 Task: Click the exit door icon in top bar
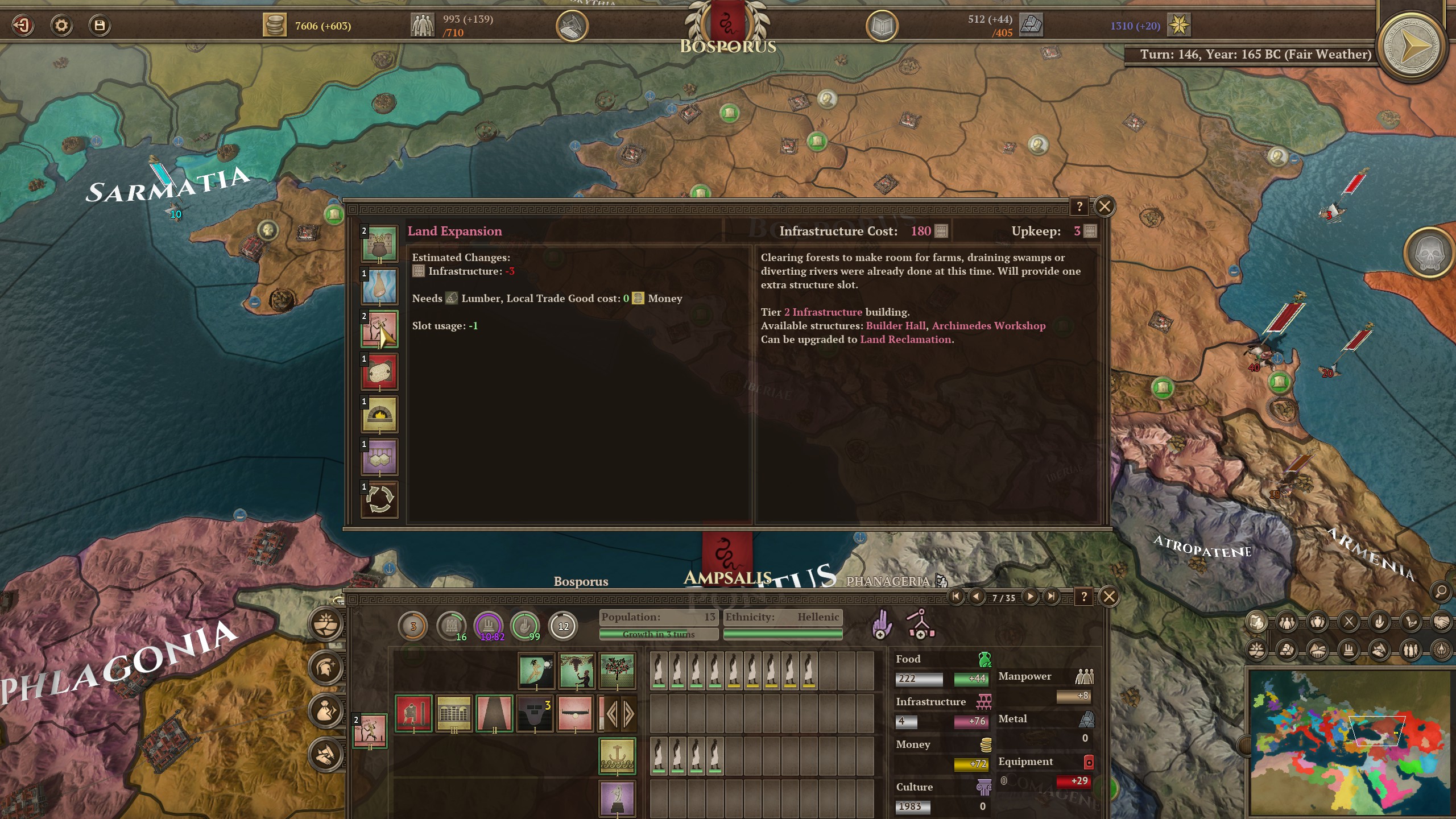(23, 26)
